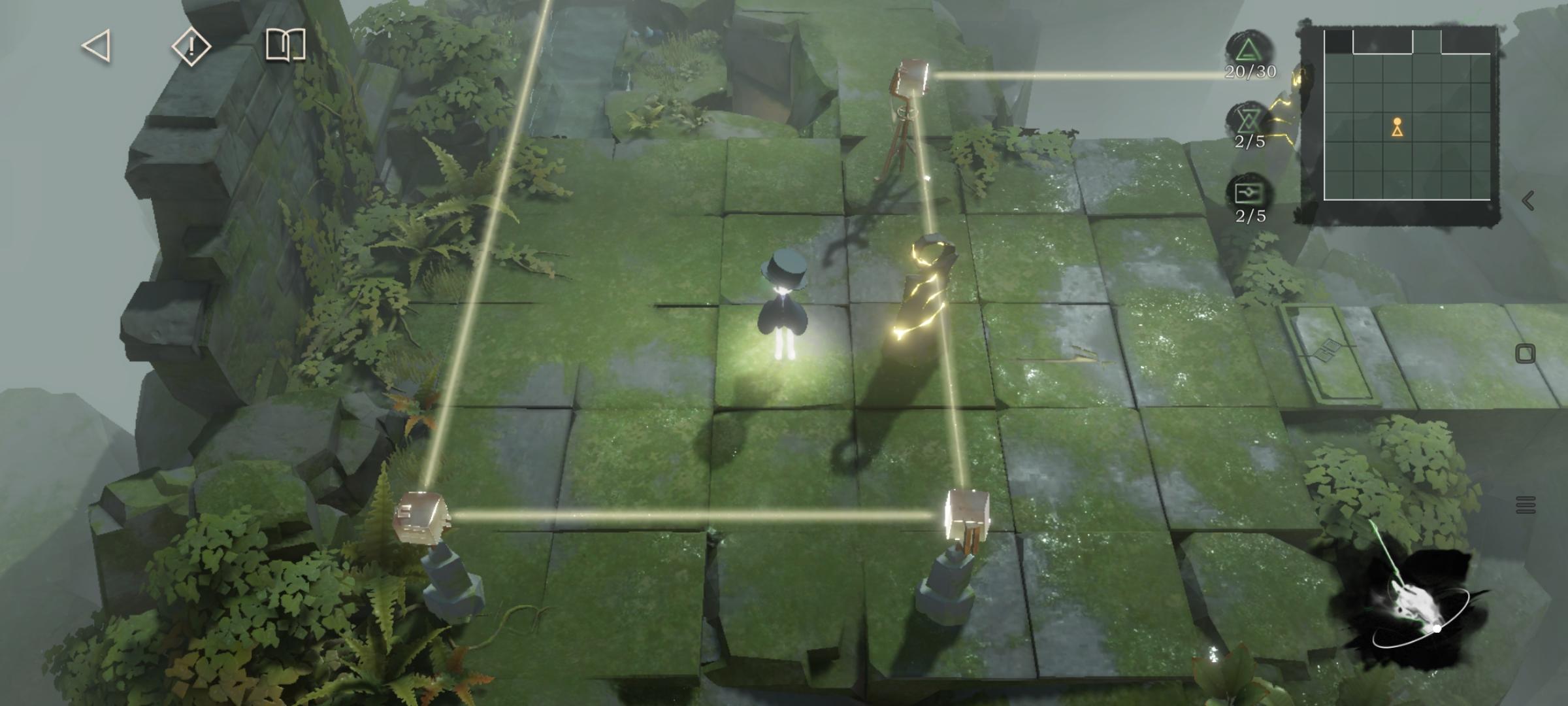Open Android recent apps button

(x=1526, y=505)
